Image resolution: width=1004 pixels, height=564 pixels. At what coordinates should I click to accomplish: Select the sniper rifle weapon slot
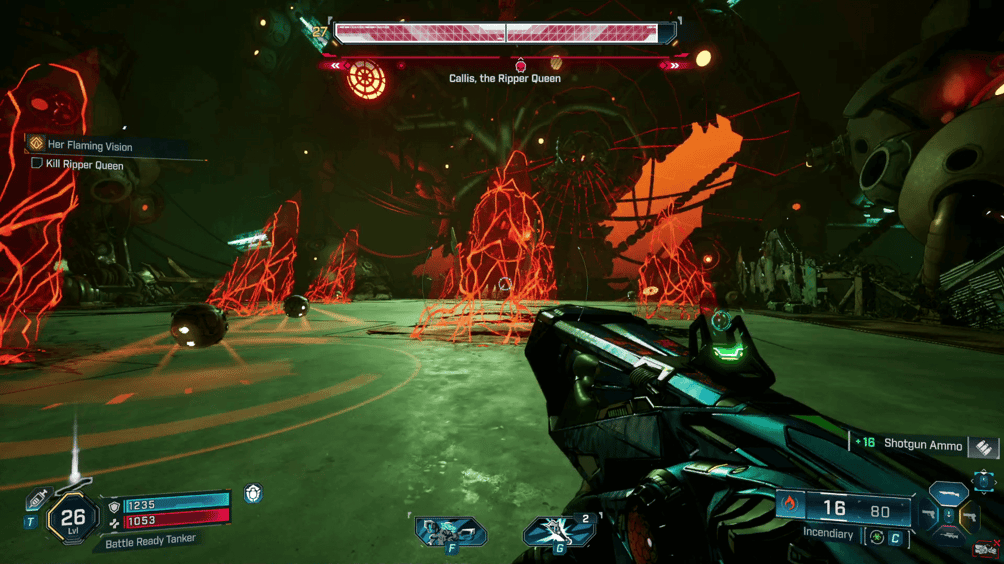click(948, 537)
